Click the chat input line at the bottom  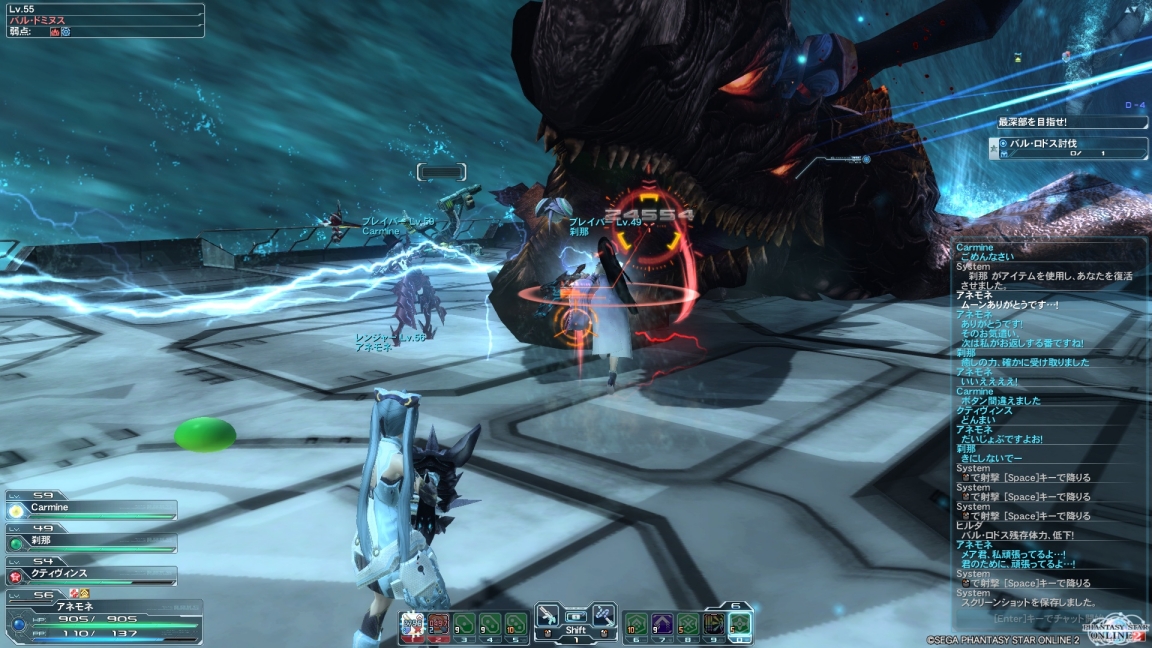click(1040, 617)
